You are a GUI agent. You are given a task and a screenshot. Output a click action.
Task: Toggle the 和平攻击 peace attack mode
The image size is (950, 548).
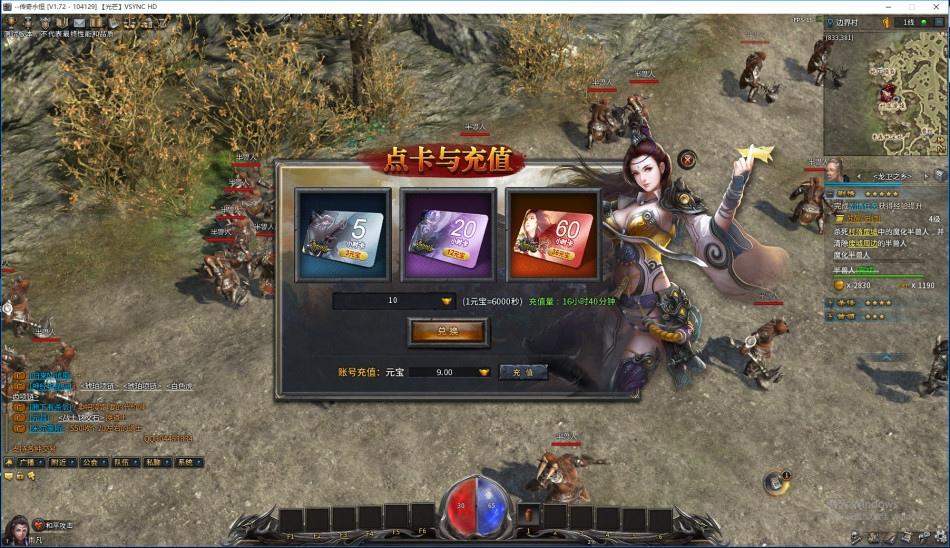55,525
